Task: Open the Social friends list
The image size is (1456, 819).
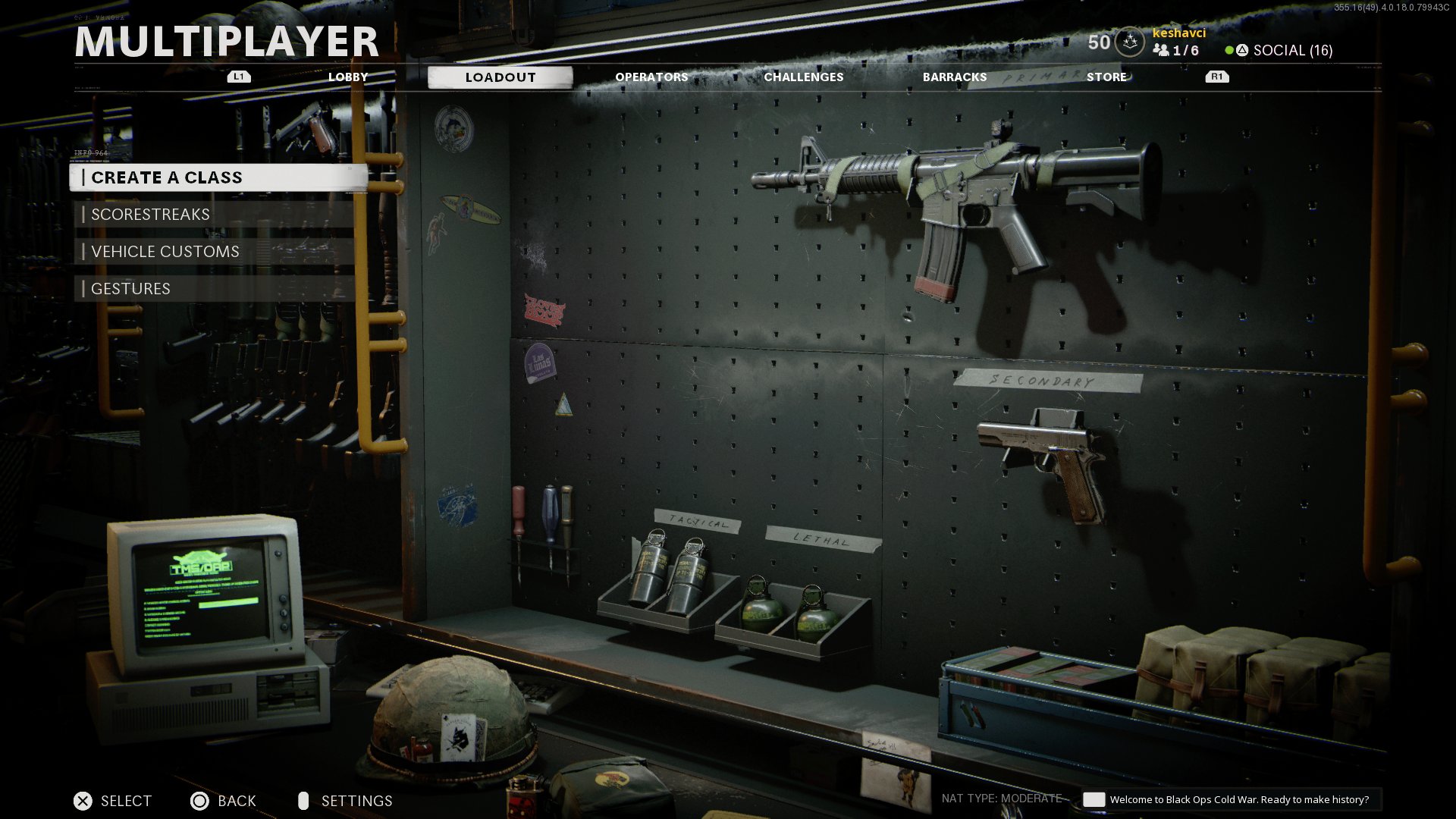Action: click(1291, 51)
